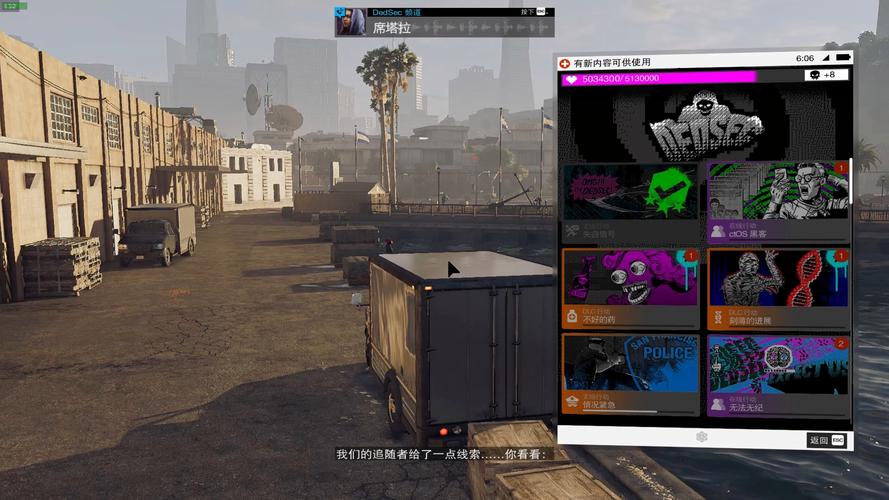Choose the 情况紧急 police operation tile
Viewport: 889px width, 500px height.
[x=630, y=374]
